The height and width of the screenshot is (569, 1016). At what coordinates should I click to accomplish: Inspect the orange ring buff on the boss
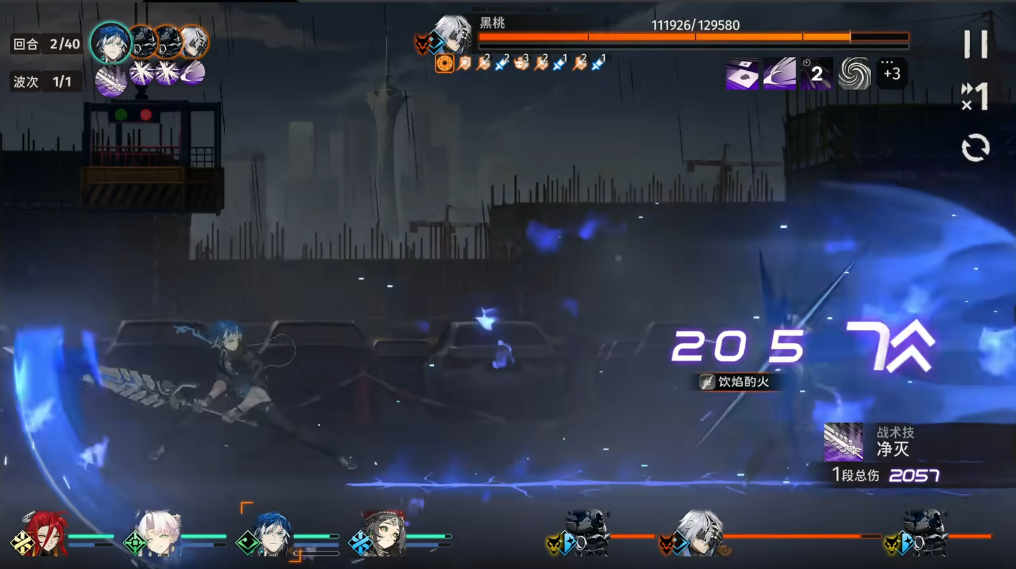point(445,64)
